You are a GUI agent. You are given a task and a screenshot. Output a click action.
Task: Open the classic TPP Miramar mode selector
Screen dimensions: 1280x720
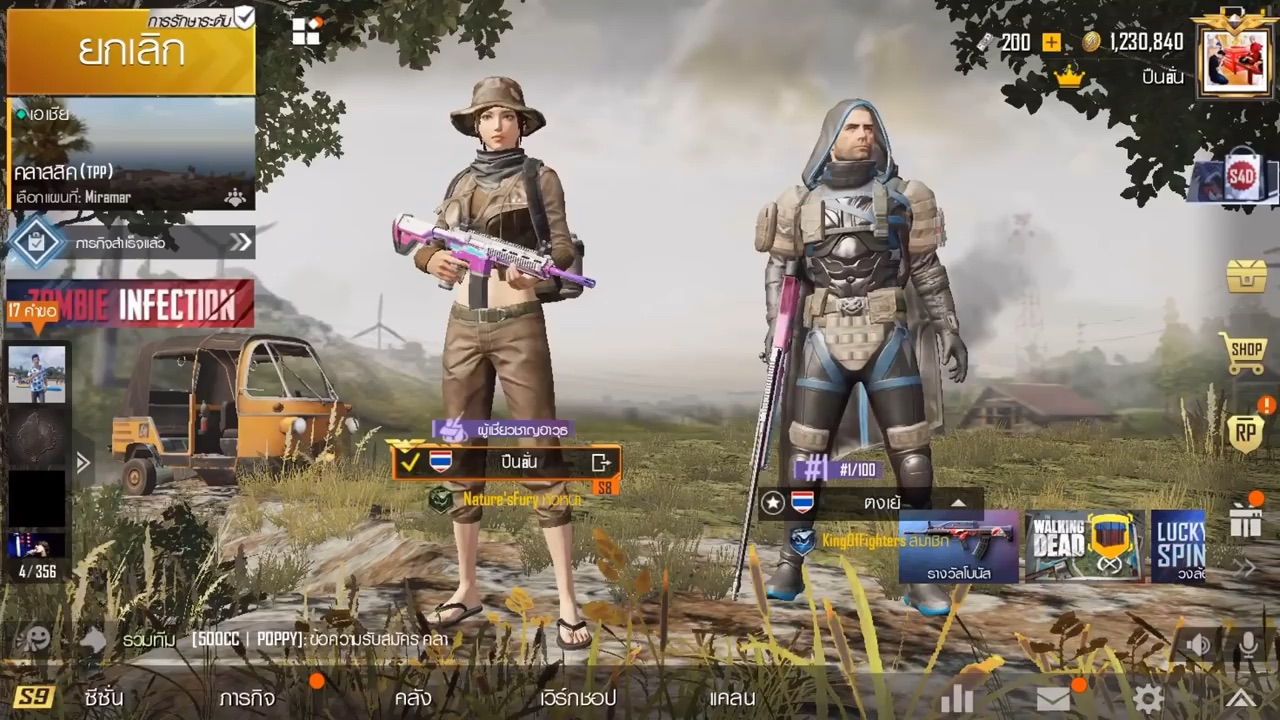pyautogui.click(x=131, y=154)
